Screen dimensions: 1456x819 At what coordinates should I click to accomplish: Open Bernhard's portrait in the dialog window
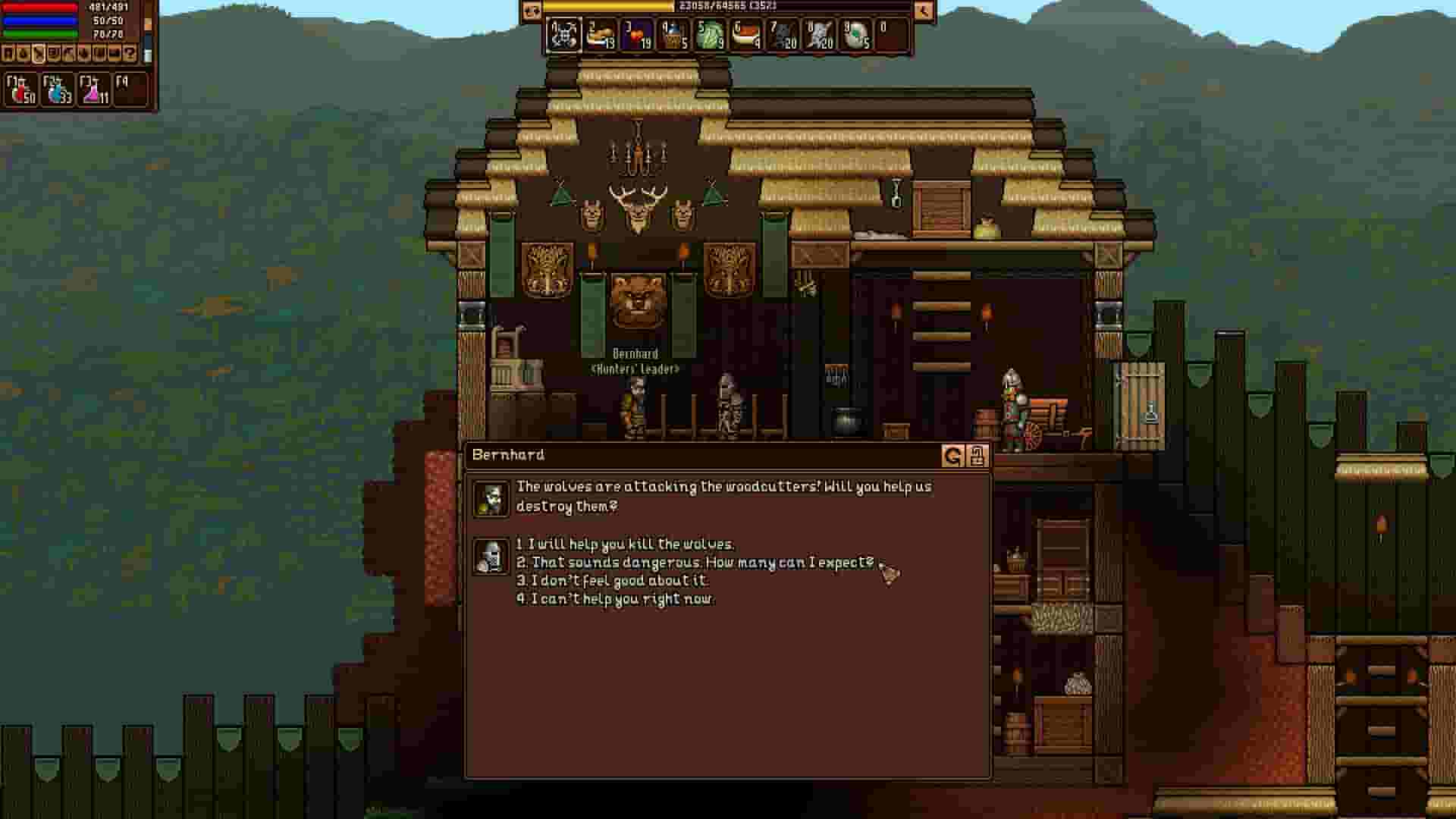point(491,497)
